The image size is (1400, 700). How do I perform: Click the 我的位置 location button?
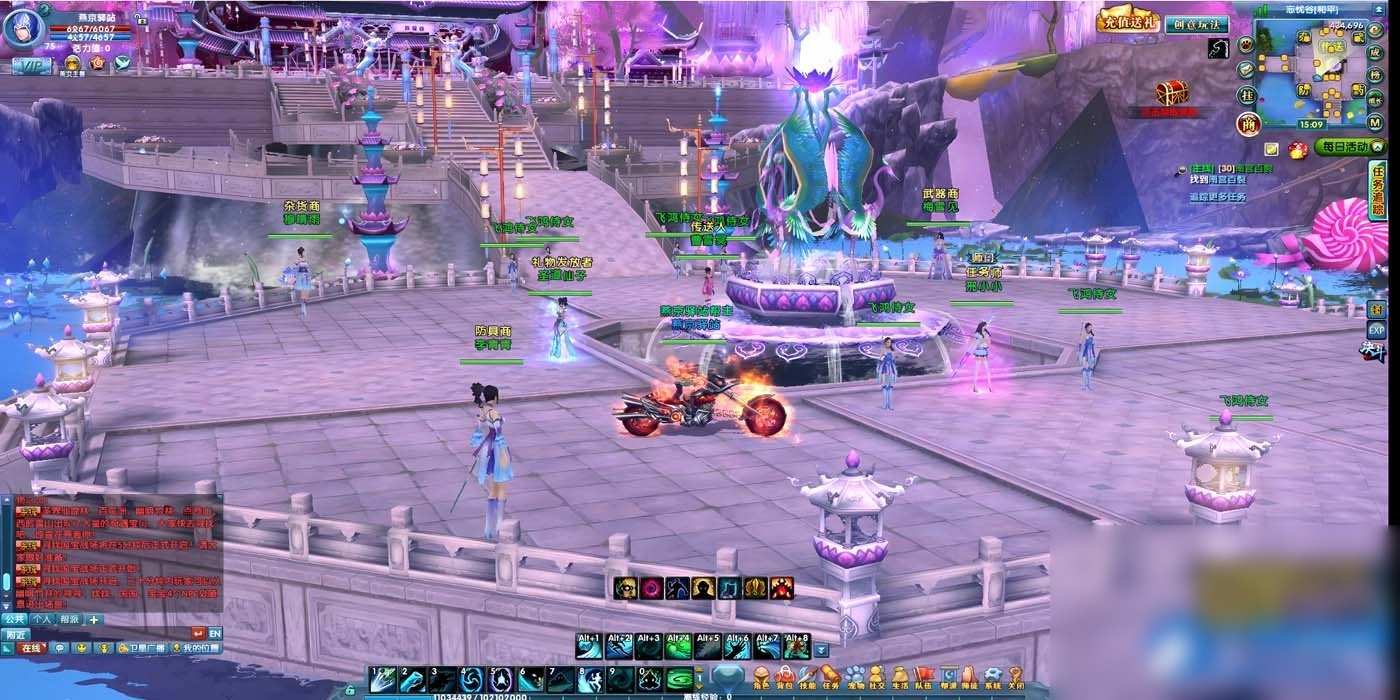point(196,648)
